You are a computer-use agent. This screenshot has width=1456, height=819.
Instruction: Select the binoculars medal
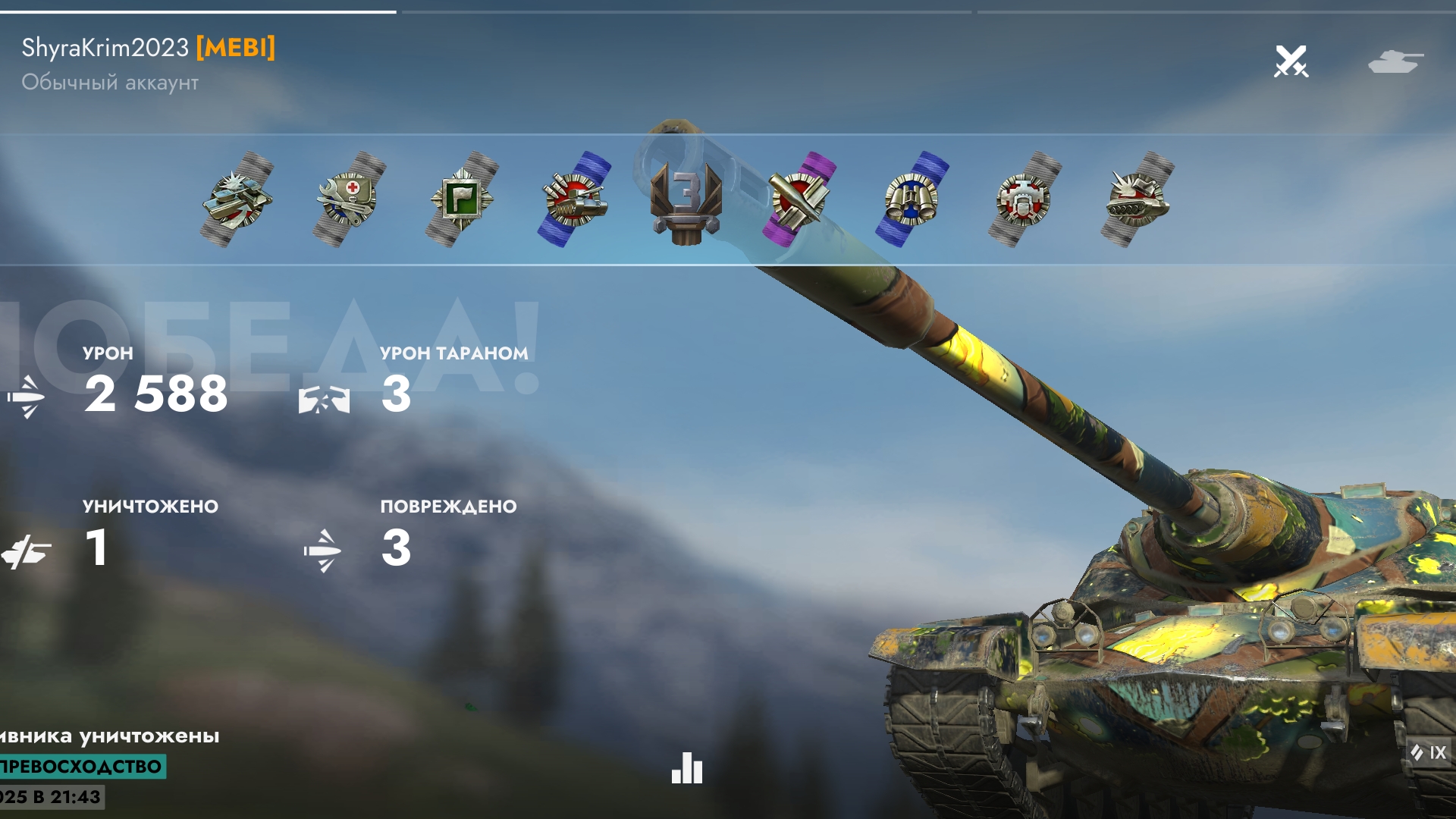point(912,199)
